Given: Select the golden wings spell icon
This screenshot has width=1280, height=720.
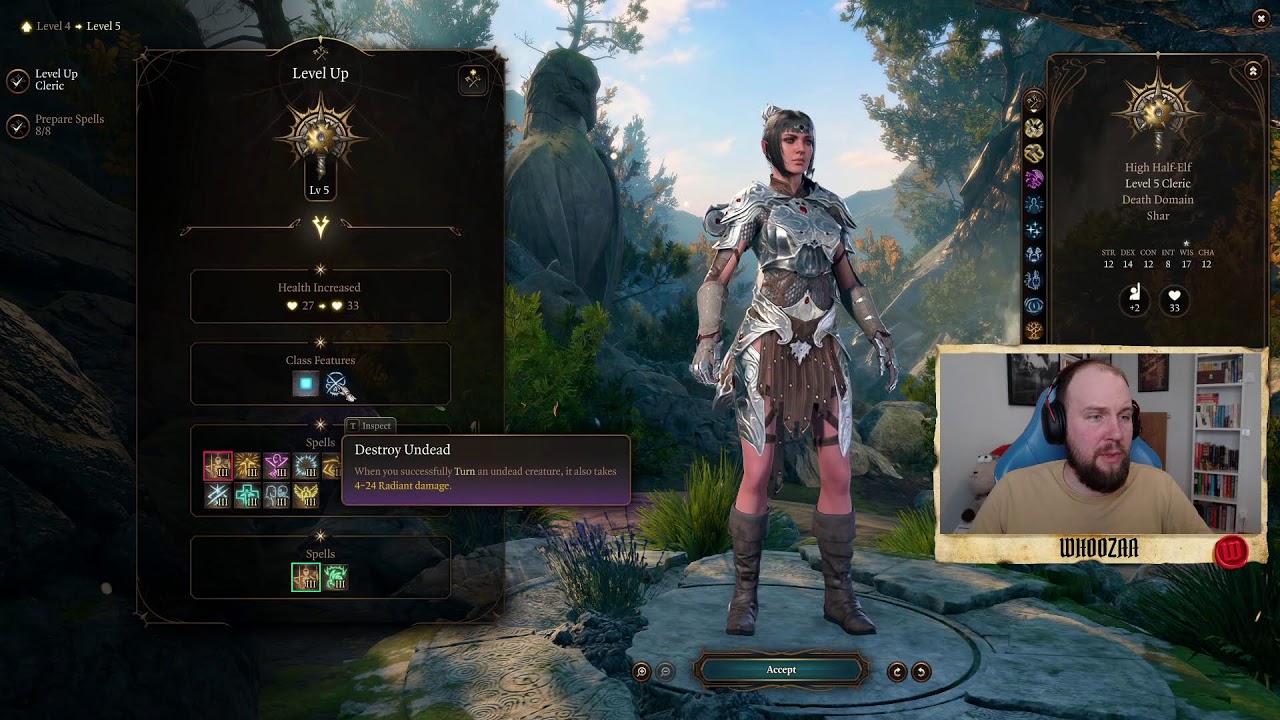Looking at the screenshot, I should 306,495.
